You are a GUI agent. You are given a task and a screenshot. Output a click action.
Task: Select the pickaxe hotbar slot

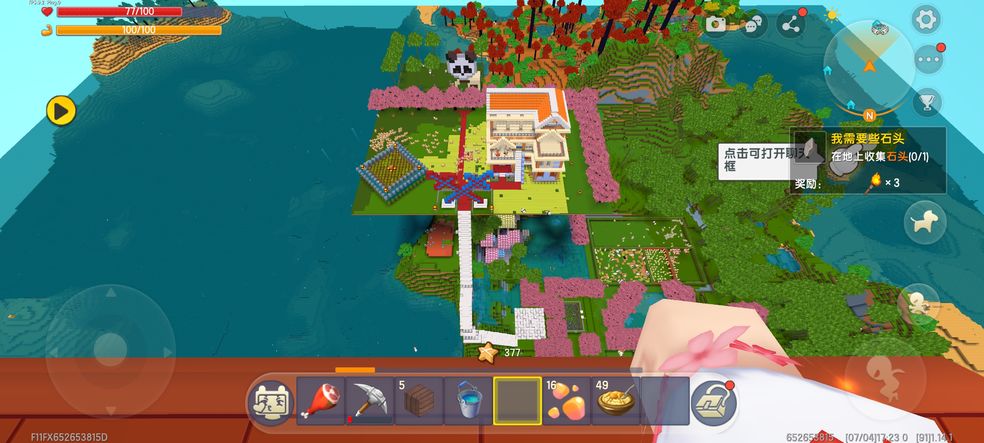pyautogui.click(x=370, y=401)
